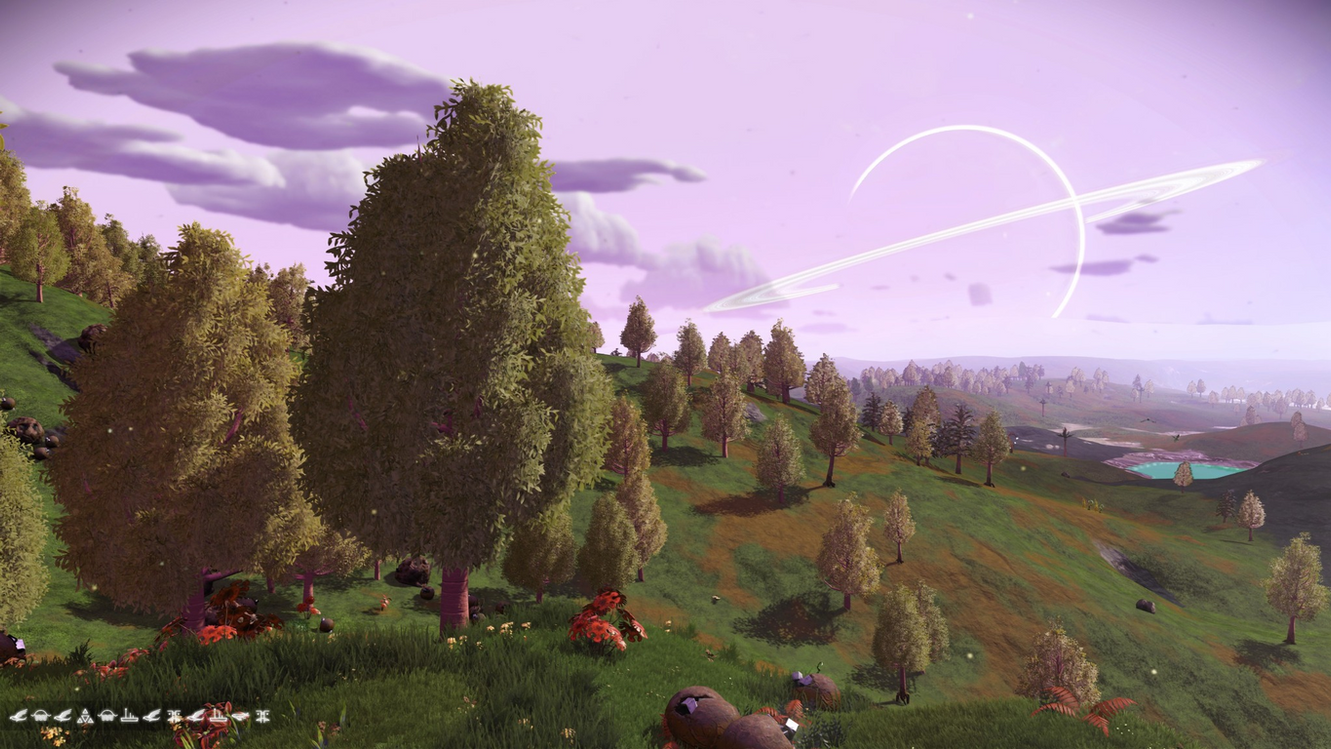1331x749 pixels.
Task: Select the triple-triangle tree glyph
Action: [x=86, y=716]
